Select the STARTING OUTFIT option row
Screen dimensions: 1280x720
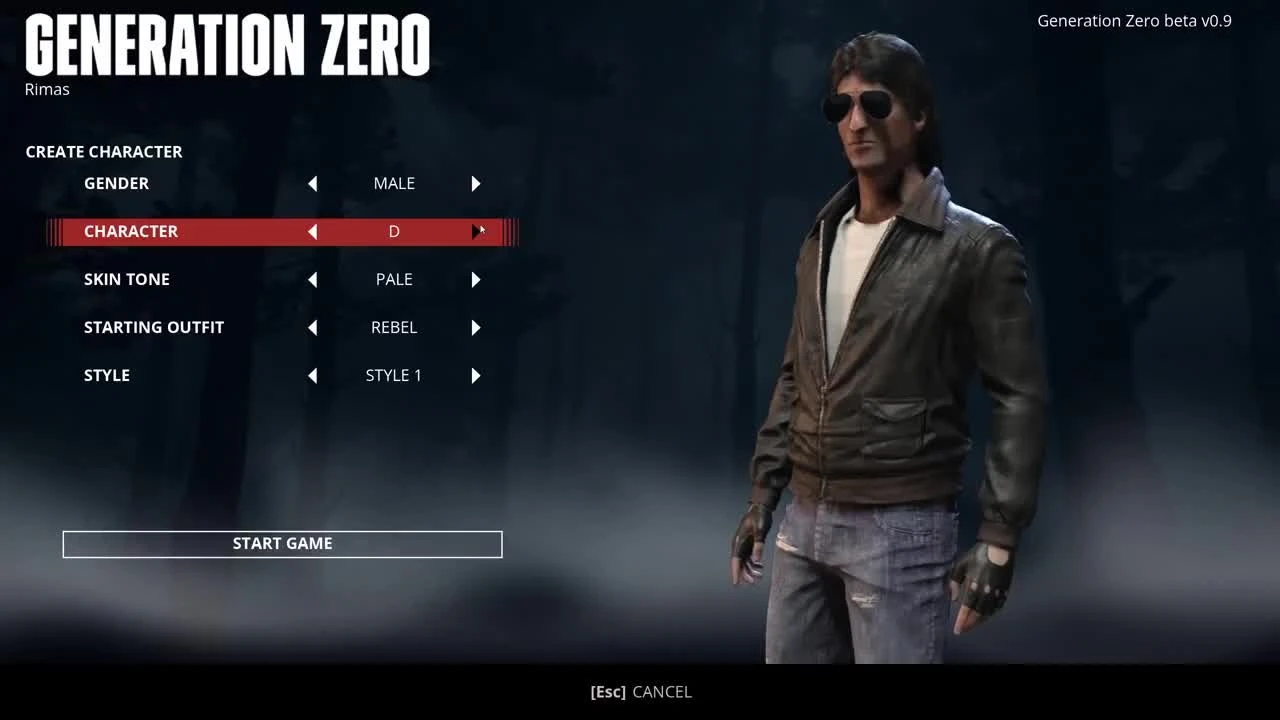(x=154, y=327)
